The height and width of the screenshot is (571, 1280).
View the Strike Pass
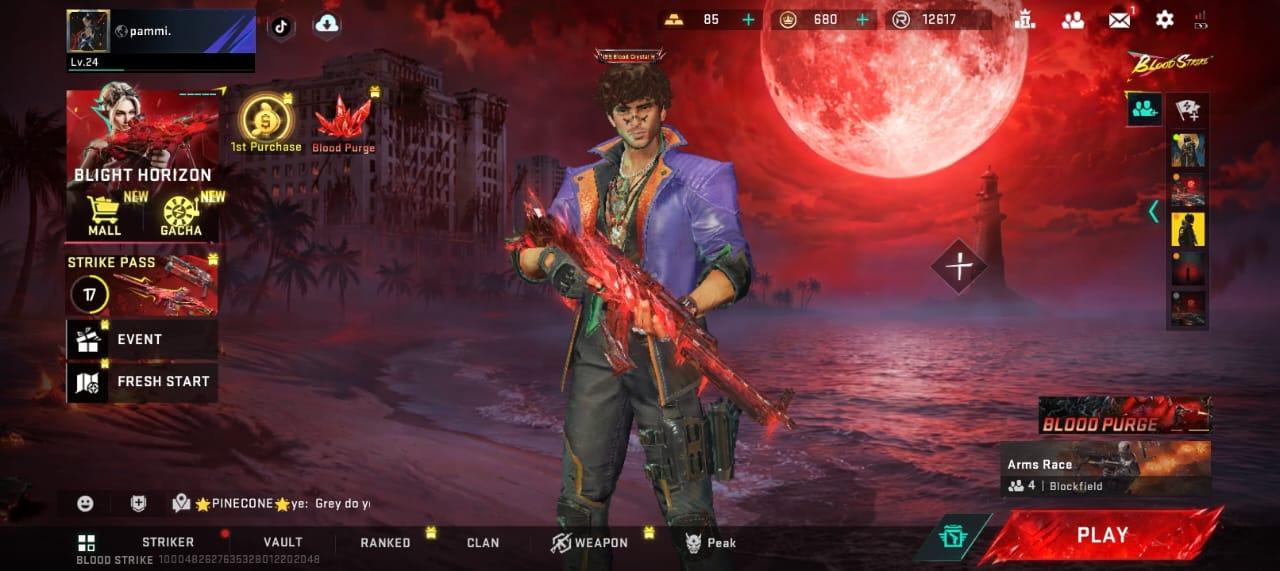(142, 284)
